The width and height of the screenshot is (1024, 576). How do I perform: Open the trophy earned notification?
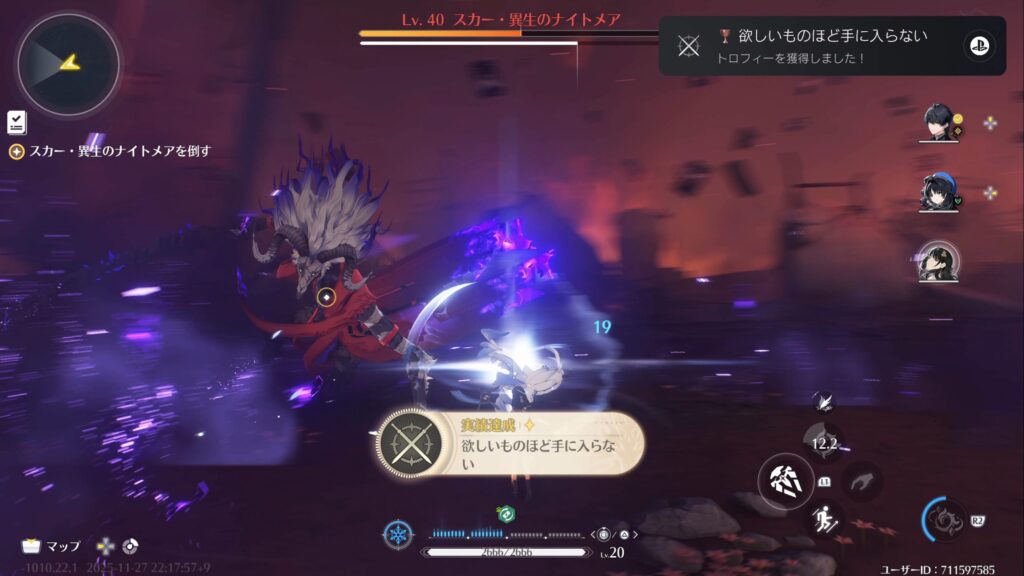pos(832,45)
